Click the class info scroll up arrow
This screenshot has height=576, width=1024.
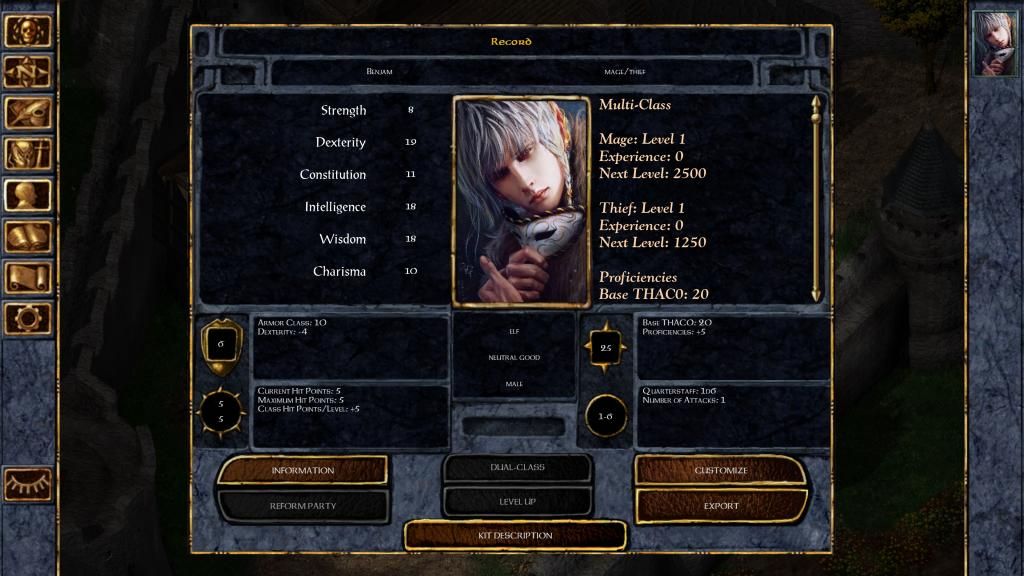coord(816,103)
